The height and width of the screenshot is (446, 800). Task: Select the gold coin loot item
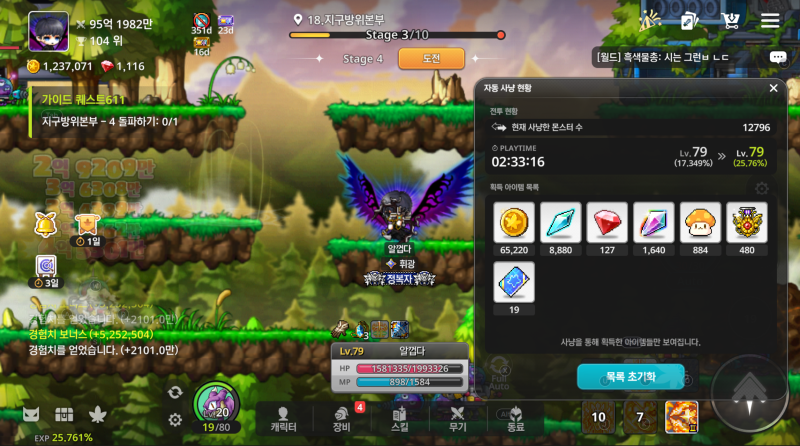click(514, 223)
